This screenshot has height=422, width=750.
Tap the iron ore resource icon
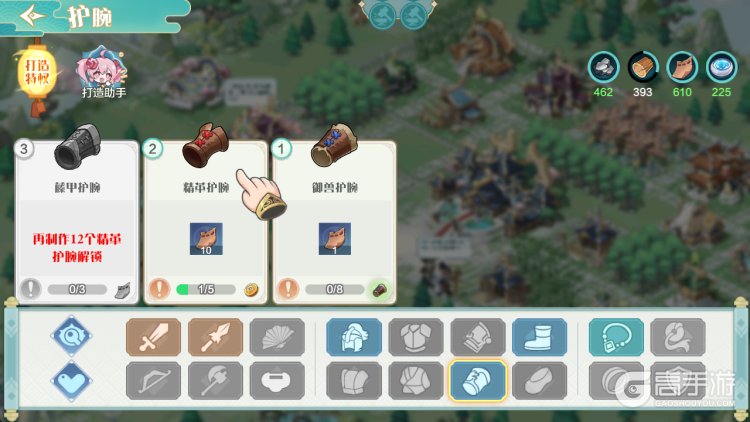click(x=603, y=67)
